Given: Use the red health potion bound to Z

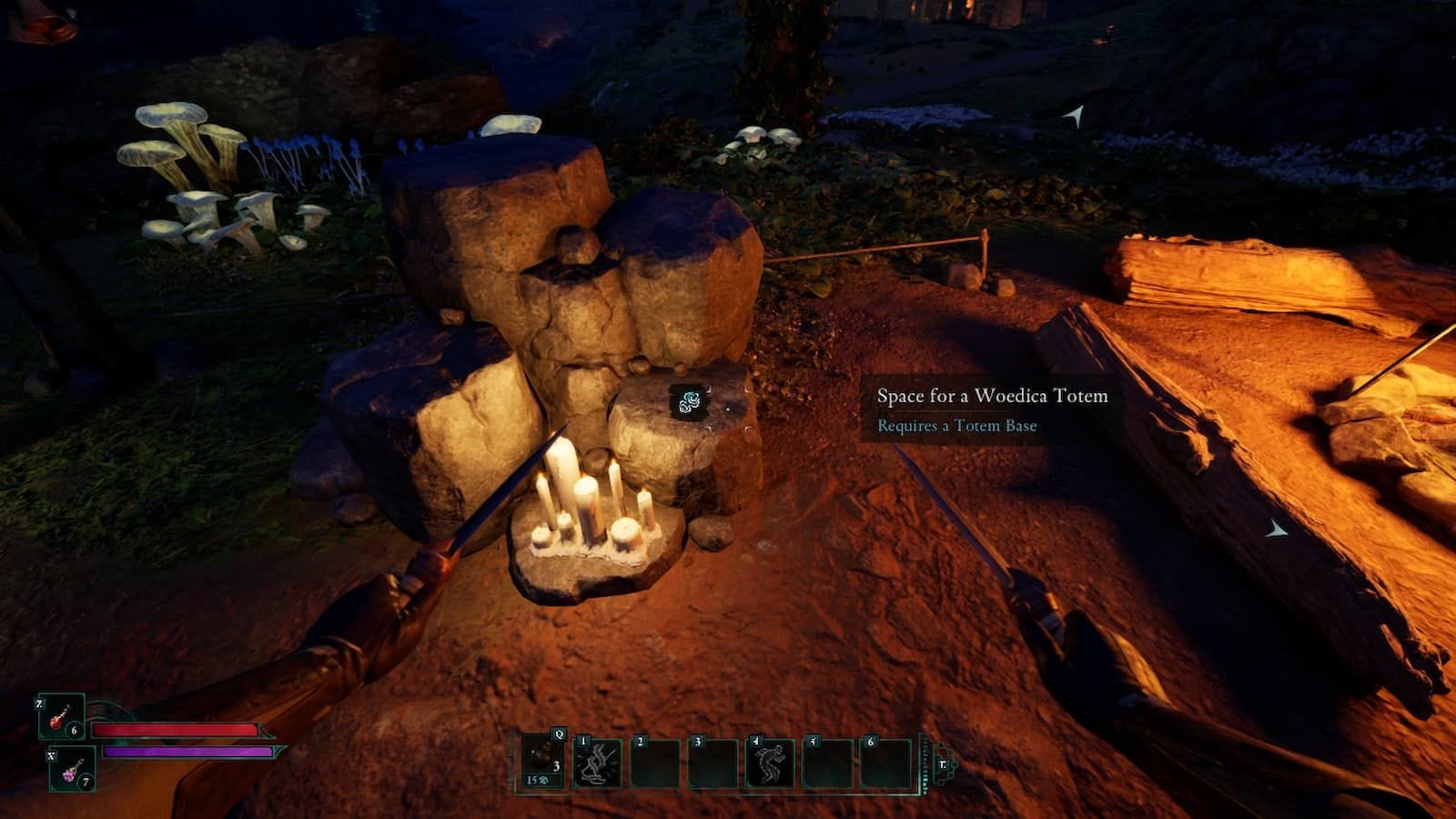Looking at the screenshot, I should [x=57, y=717].
